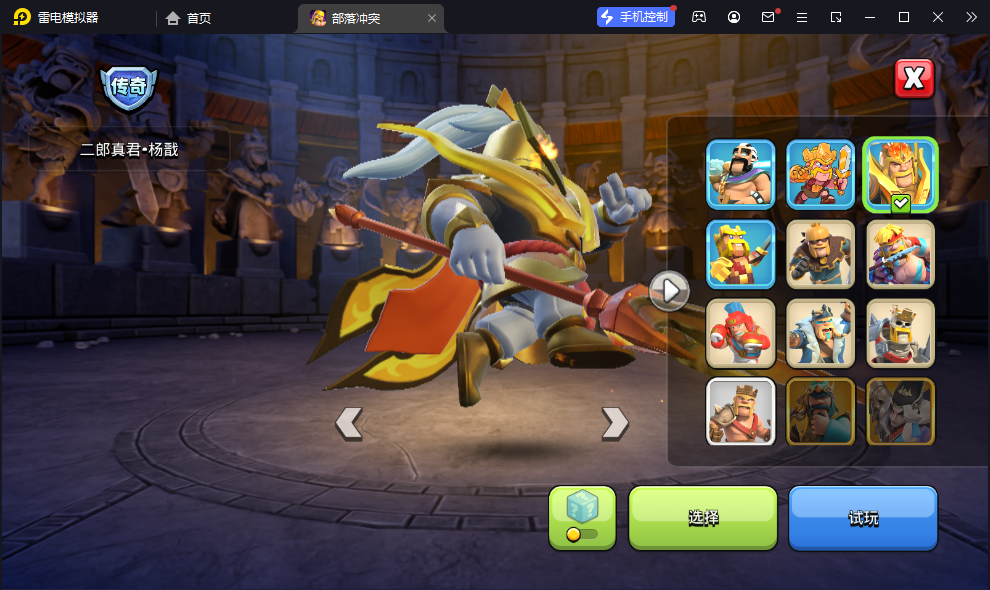Collapse skin panel with round arrow button

point(668,290)
